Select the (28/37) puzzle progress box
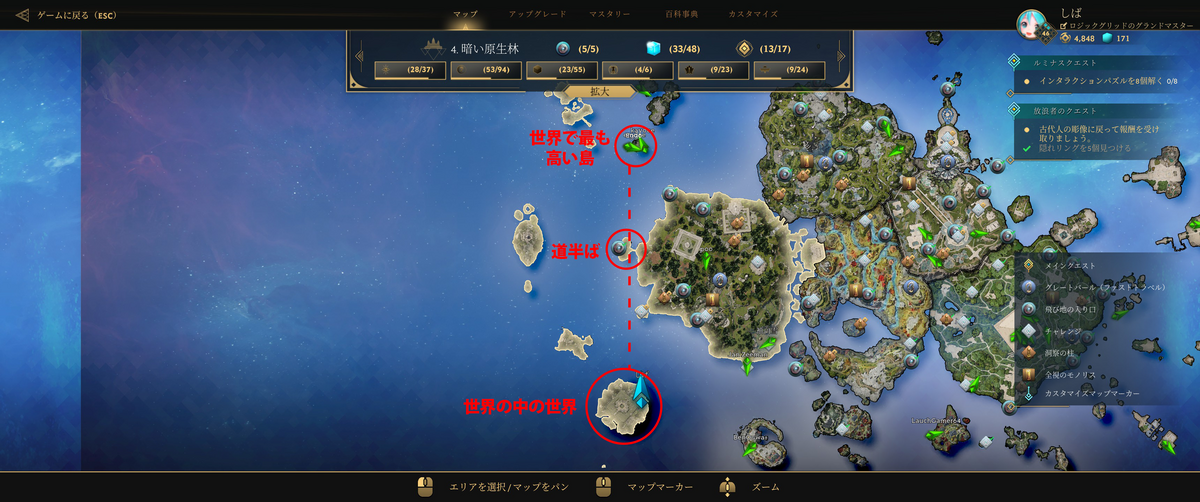 point(409,70)
